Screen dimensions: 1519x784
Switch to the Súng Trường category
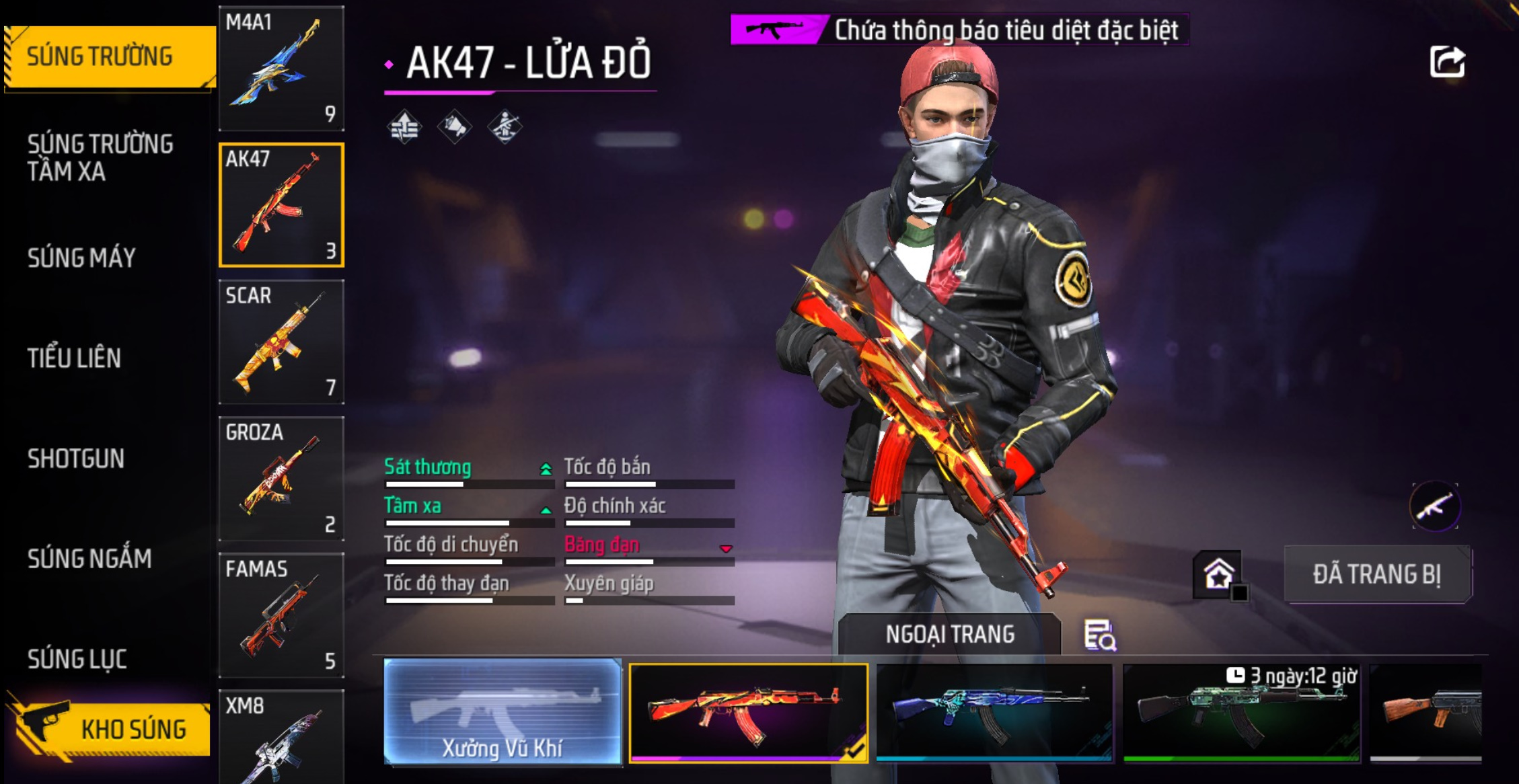101,56
